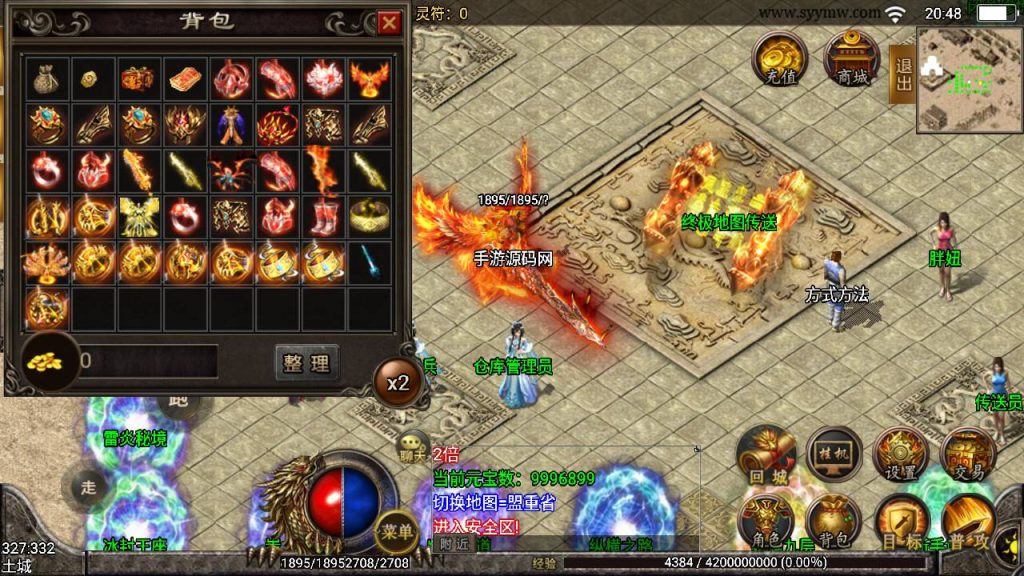Use the 回城 return-to-town scroll
This screenshot has width=1024, height=576.
coord(766,458)
